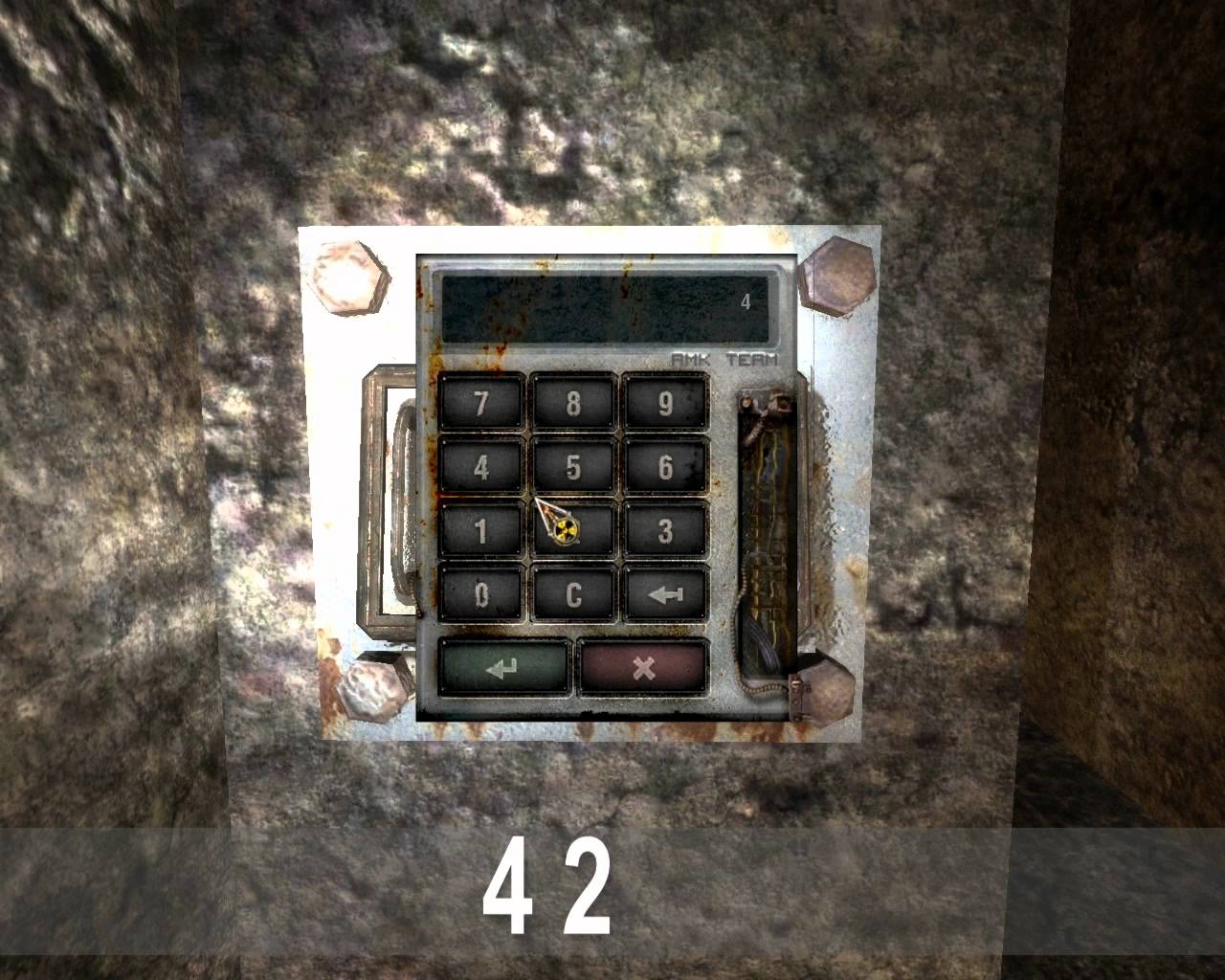The height and width of the screenshot is (980, 1225).
Task: Click the 2 key under the cursor
Action: 573,530
